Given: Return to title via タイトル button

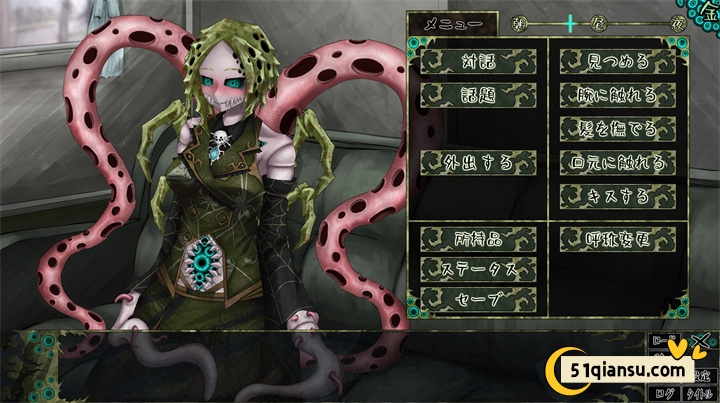Looking at the screenshot, I should point(700,393).
